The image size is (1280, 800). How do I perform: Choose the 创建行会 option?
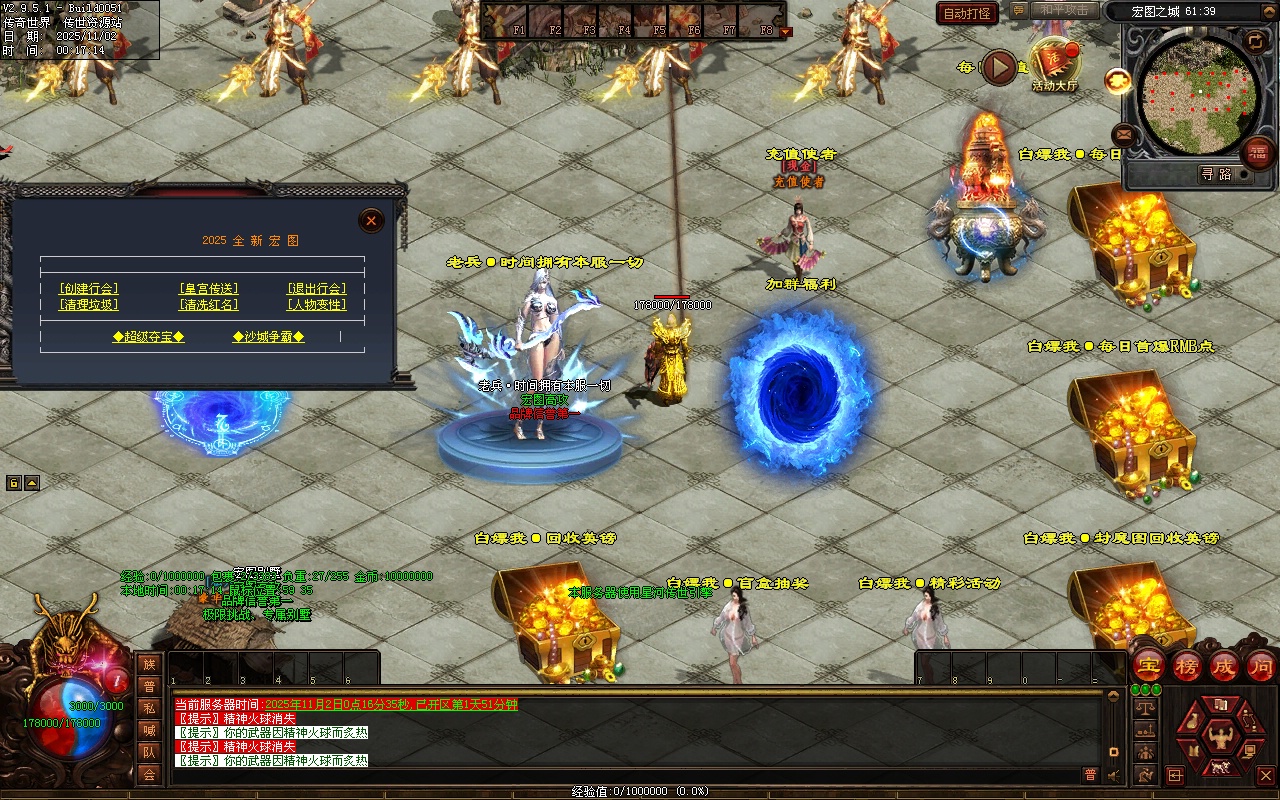89,289
